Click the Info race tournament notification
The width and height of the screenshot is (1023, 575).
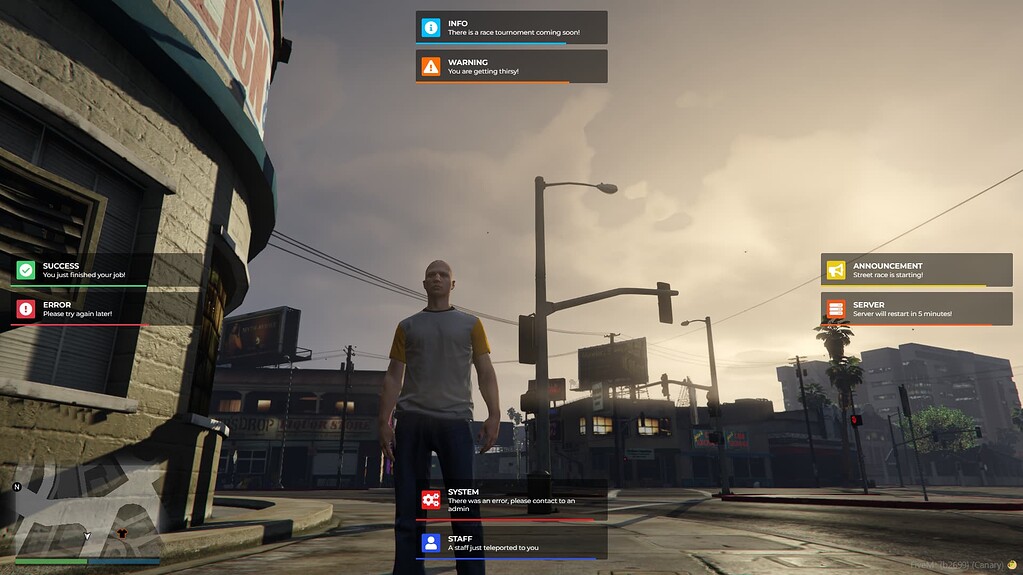pyautogui.click(x=511, y=27)
